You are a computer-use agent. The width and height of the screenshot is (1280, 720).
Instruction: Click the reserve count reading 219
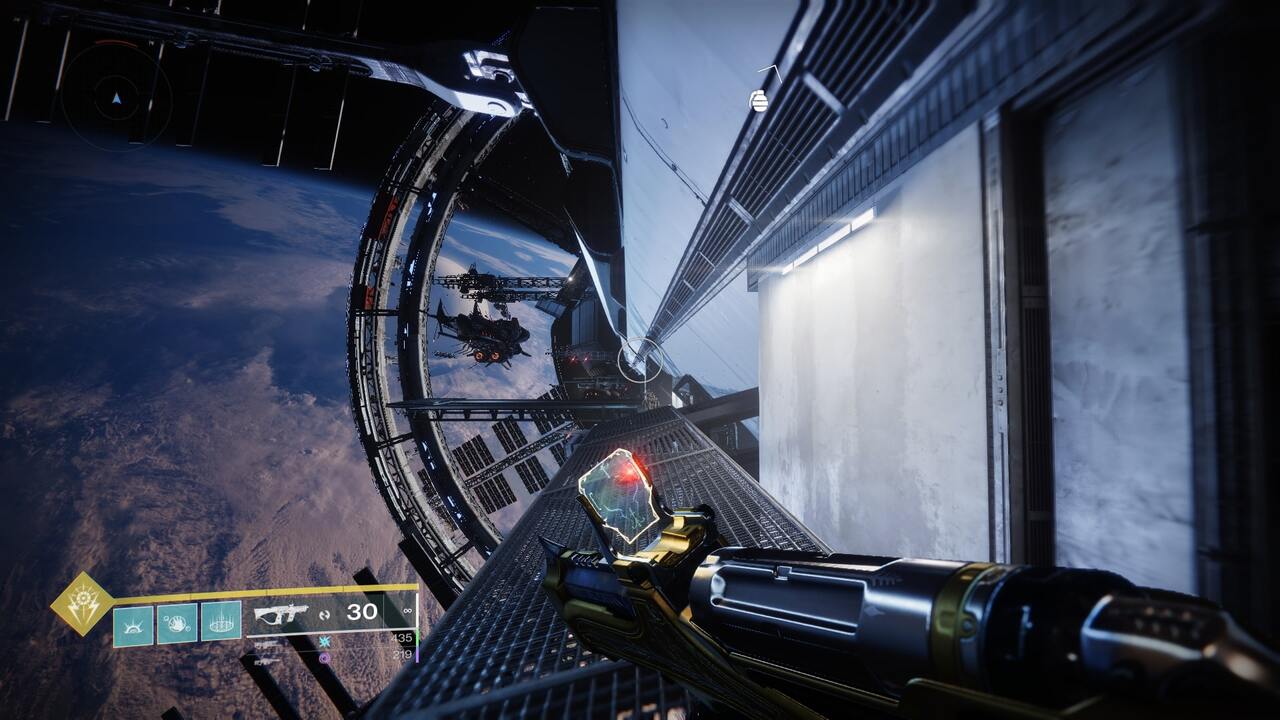tap(400, 656)
